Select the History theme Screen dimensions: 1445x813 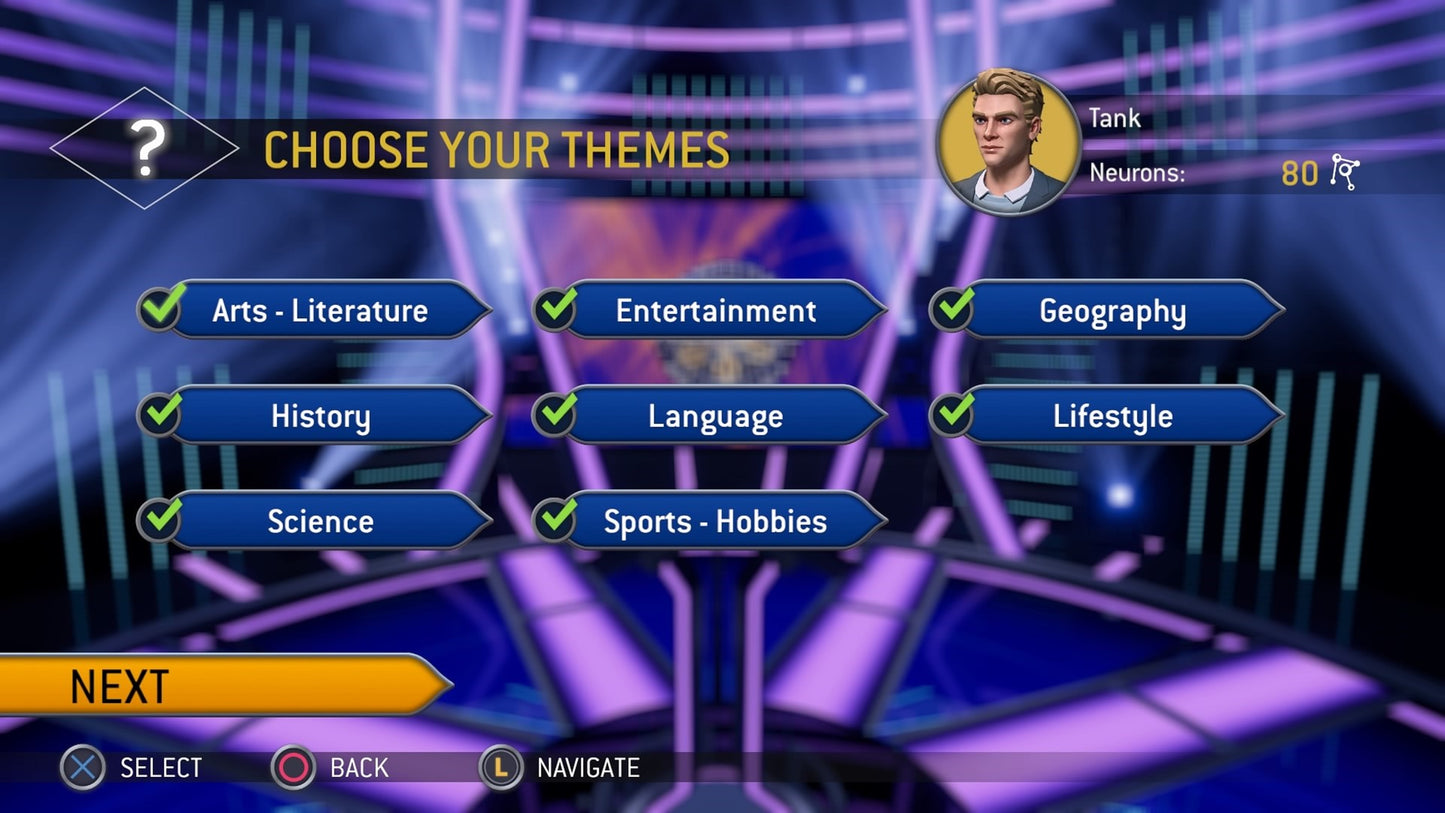(x=320, y=416)
